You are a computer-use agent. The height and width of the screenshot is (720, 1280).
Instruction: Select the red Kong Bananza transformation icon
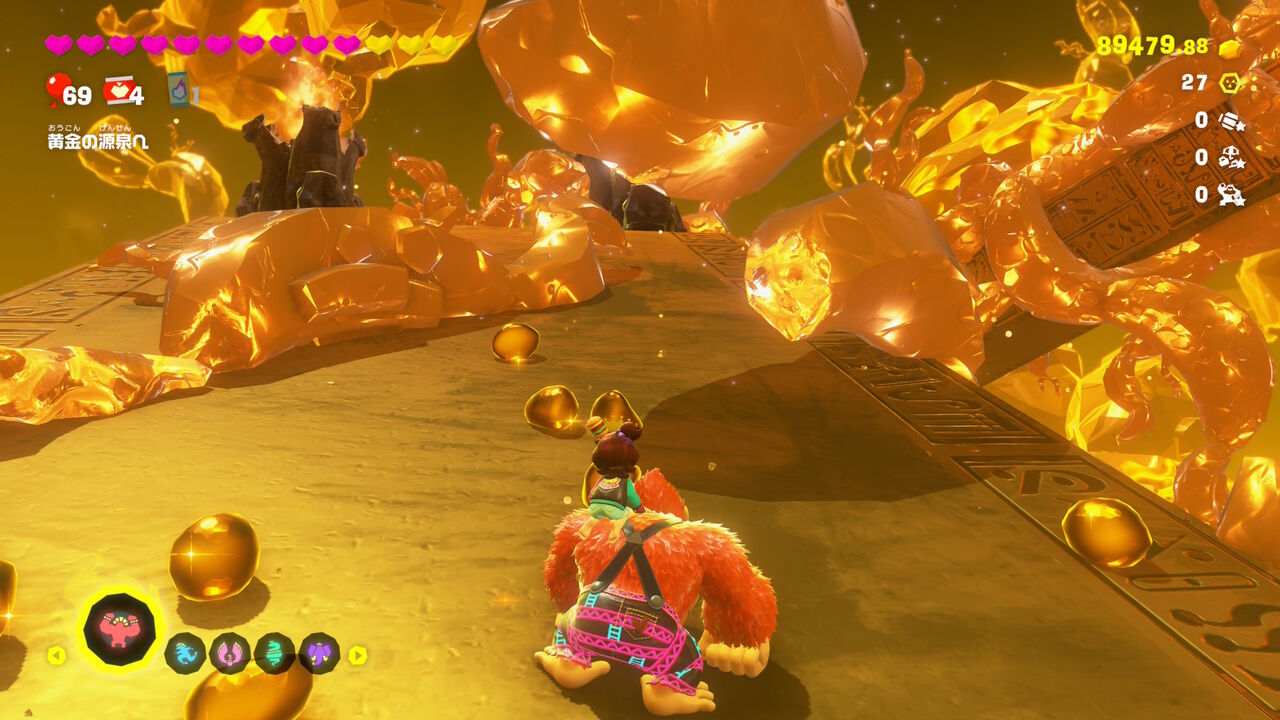point(121,630)
